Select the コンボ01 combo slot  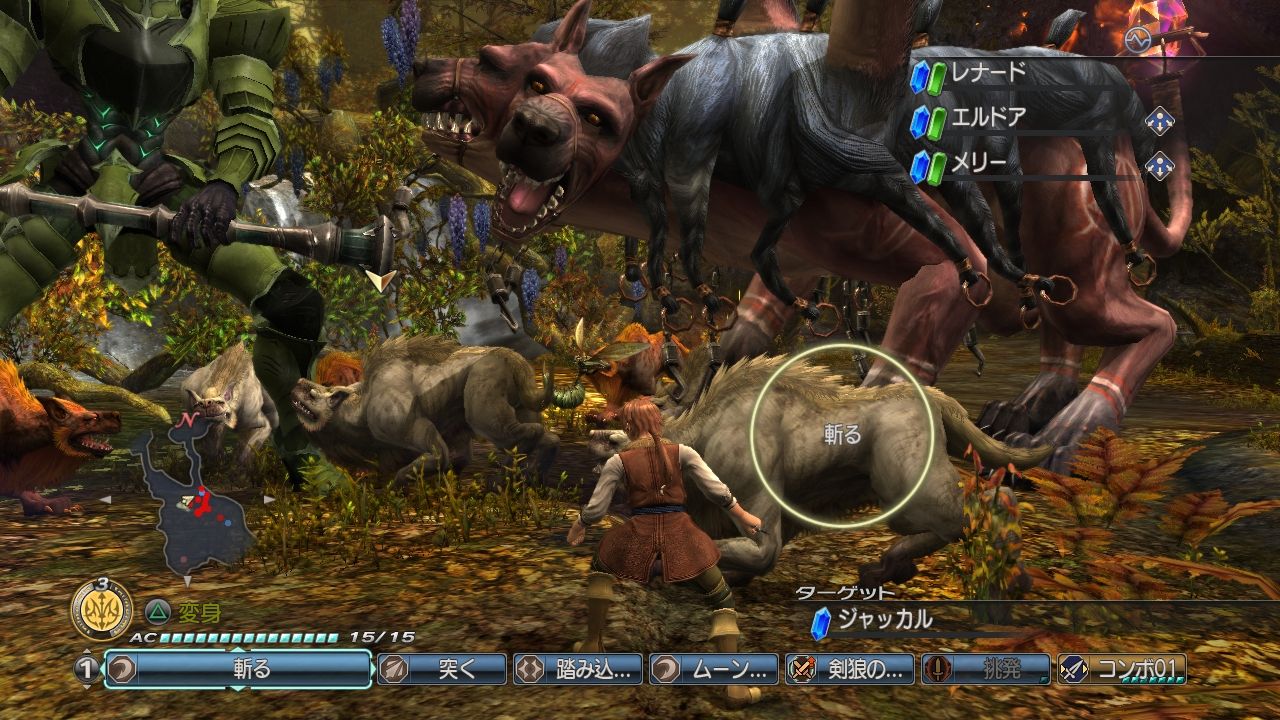pos(1122,669)
